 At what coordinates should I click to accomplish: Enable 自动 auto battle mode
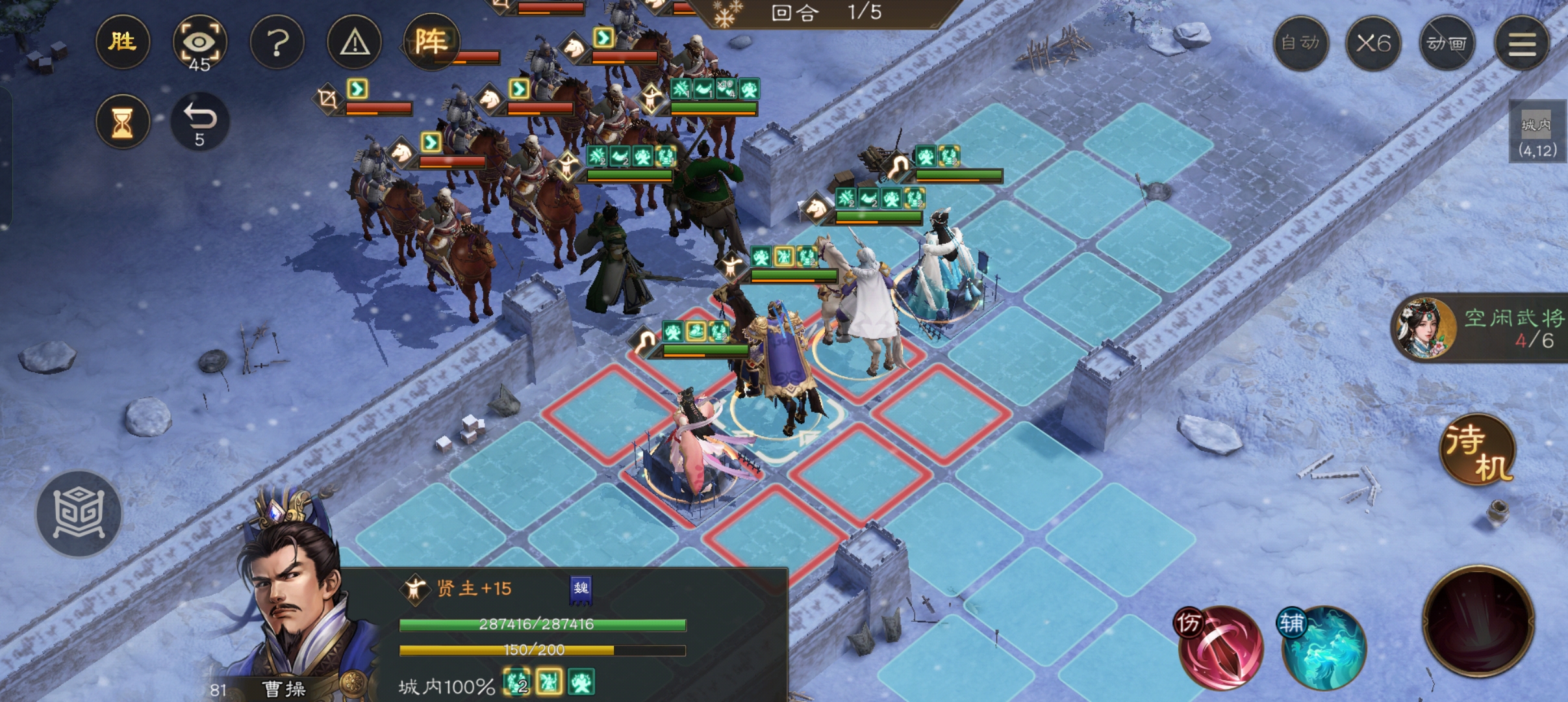pyautogui.click(x=1301, y=43)
